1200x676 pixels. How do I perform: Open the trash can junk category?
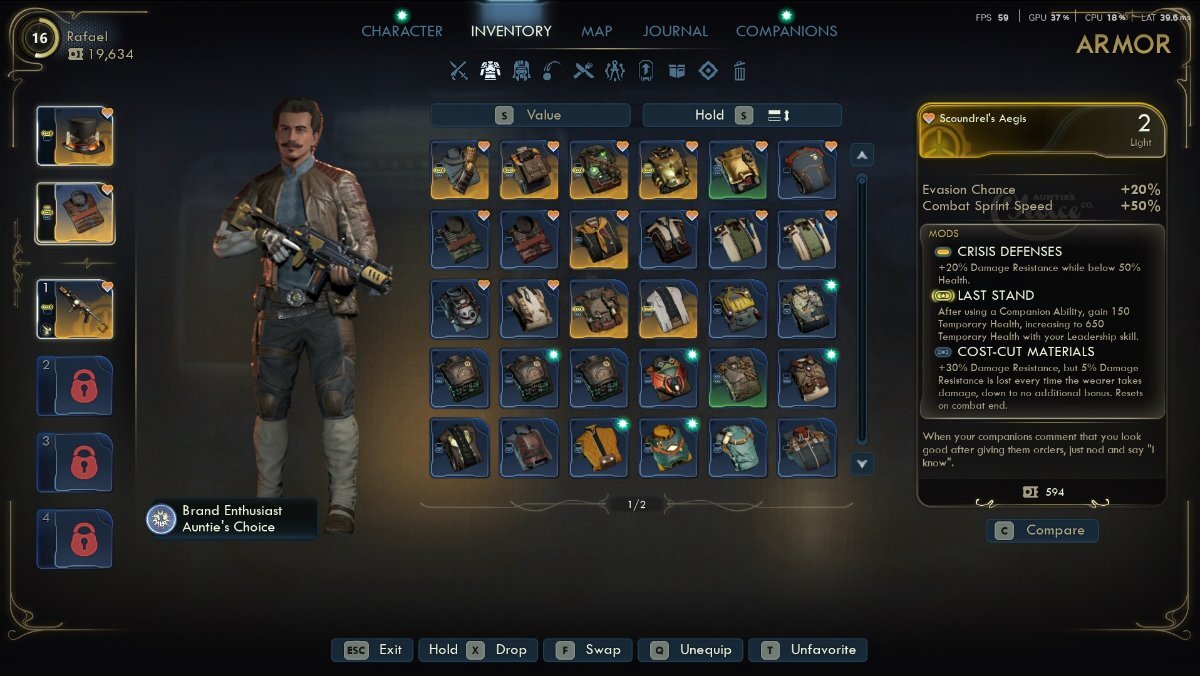[740, 71]
